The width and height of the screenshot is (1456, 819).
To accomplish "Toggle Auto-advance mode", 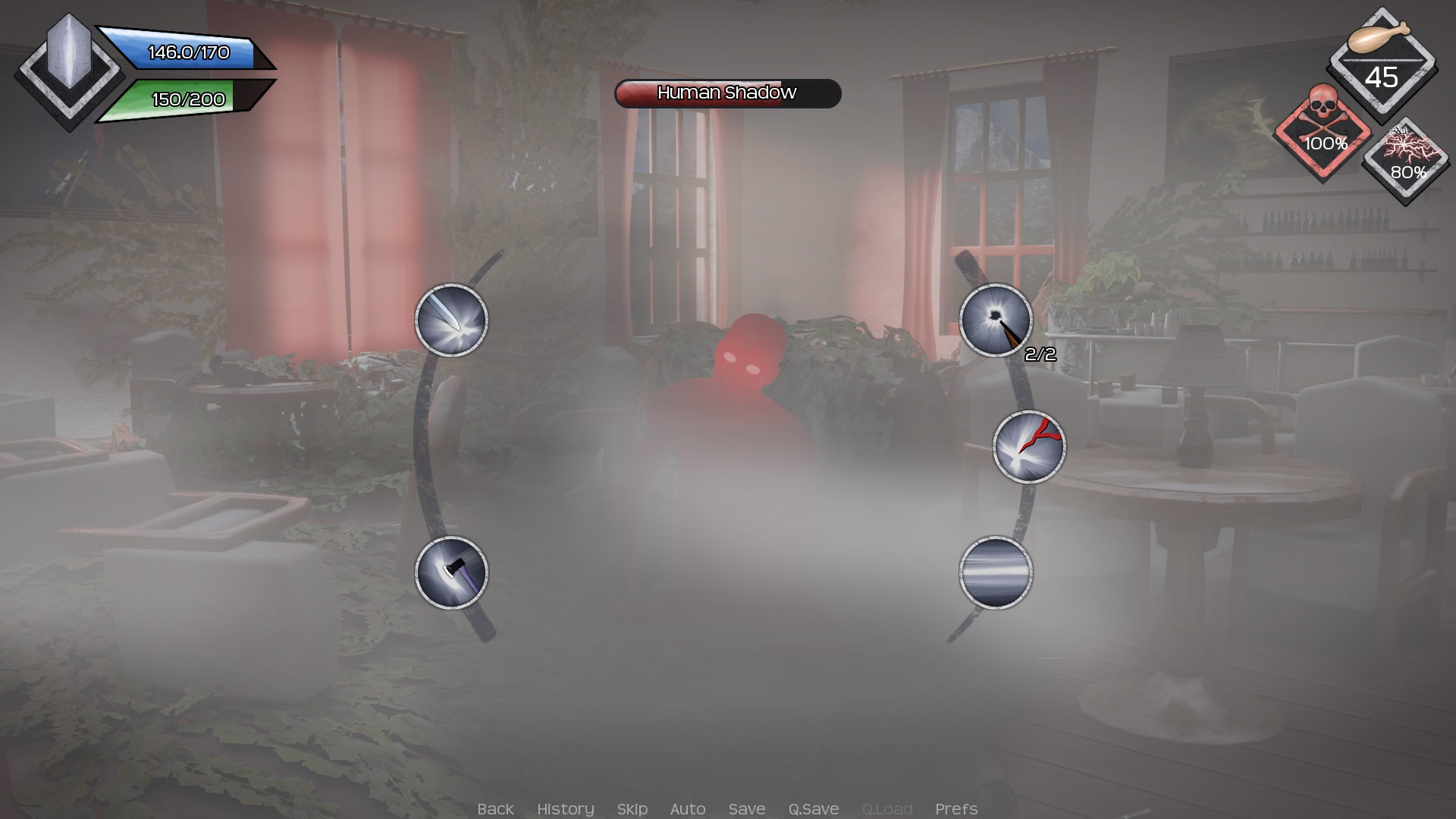I will click(x=688, y=809).
